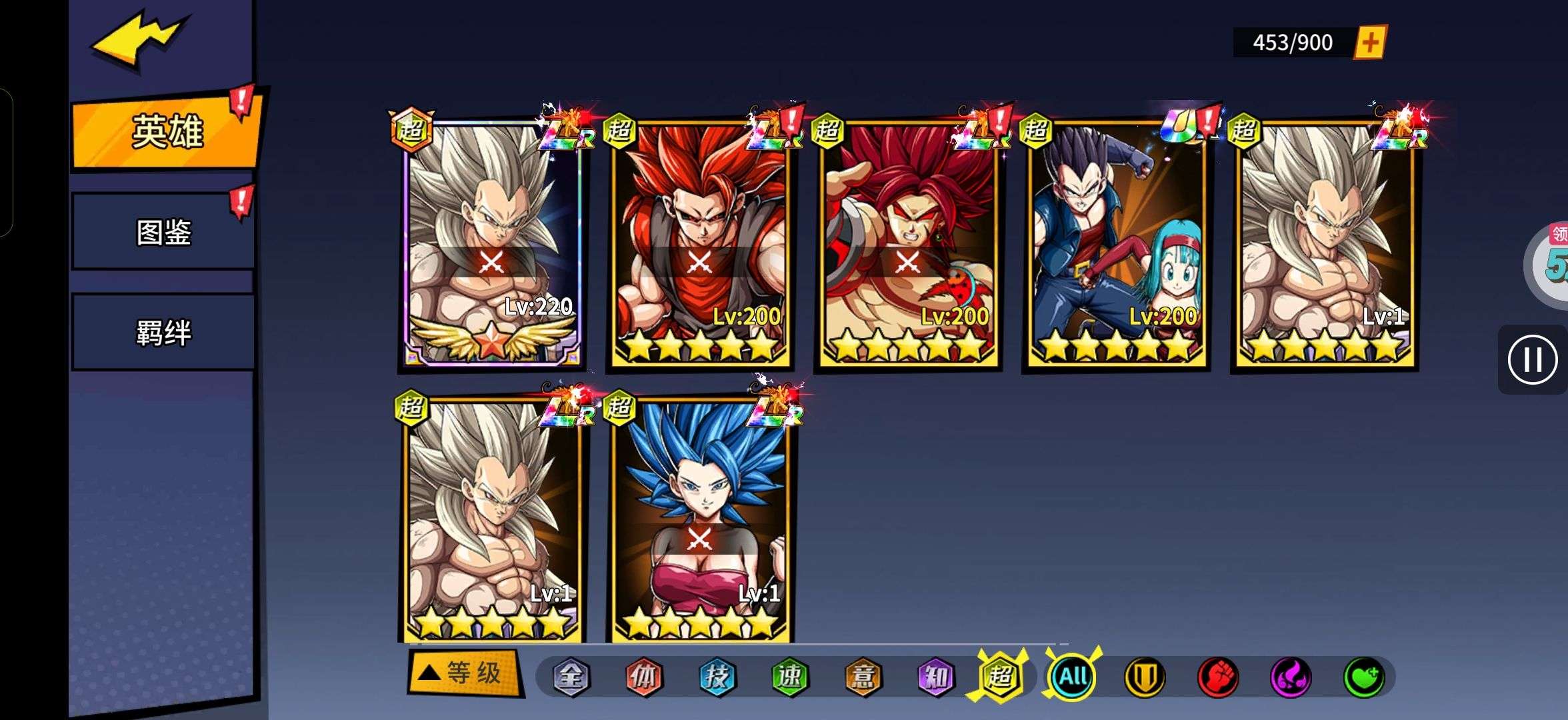This screenshot has width=1568, height=720.
Task: Filter heroes by orange 意 type
Action: [x=863, y=677]
